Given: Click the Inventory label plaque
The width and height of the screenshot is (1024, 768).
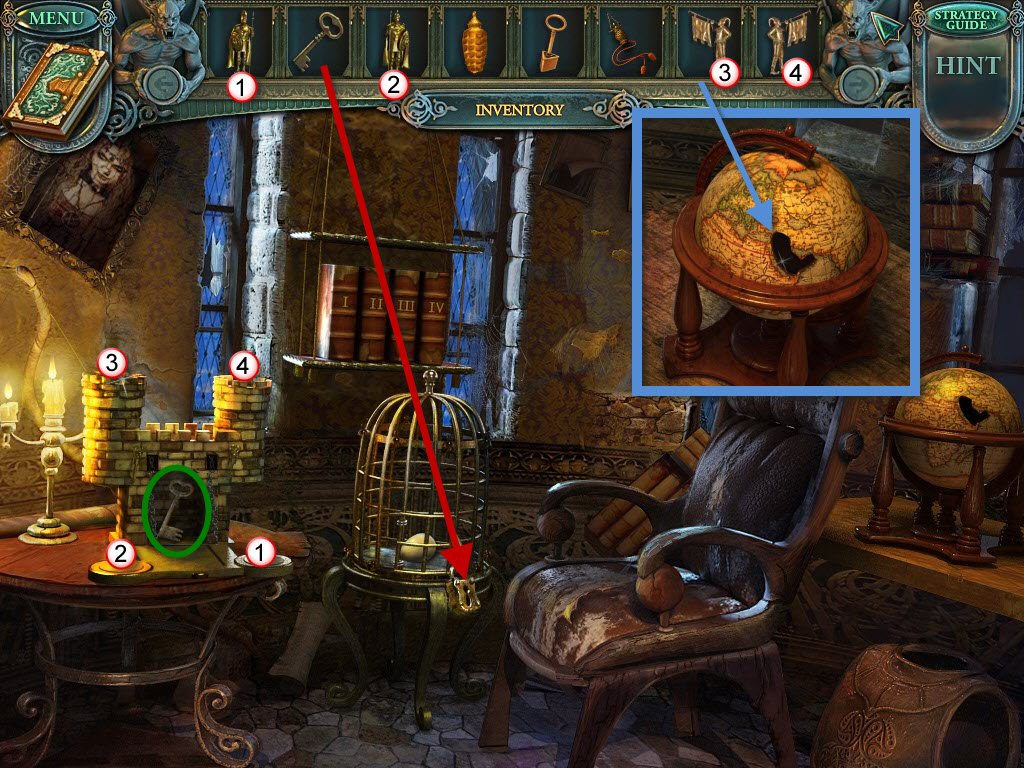Looking at the screenshot, I should point(519,110).
